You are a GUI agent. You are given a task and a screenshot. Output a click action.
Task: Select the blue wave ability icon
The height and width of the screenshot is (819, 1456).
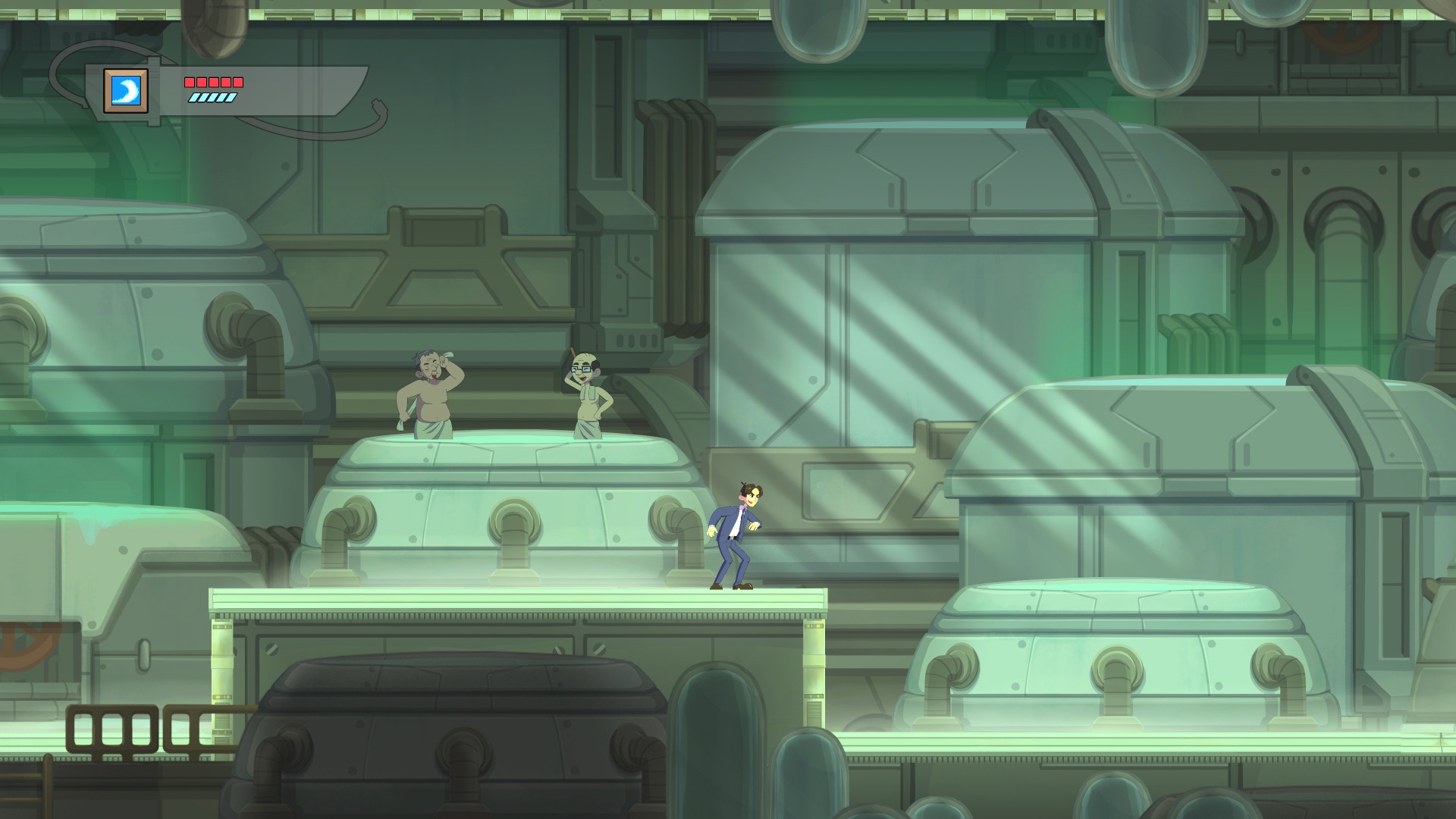[x=126, y=89]
